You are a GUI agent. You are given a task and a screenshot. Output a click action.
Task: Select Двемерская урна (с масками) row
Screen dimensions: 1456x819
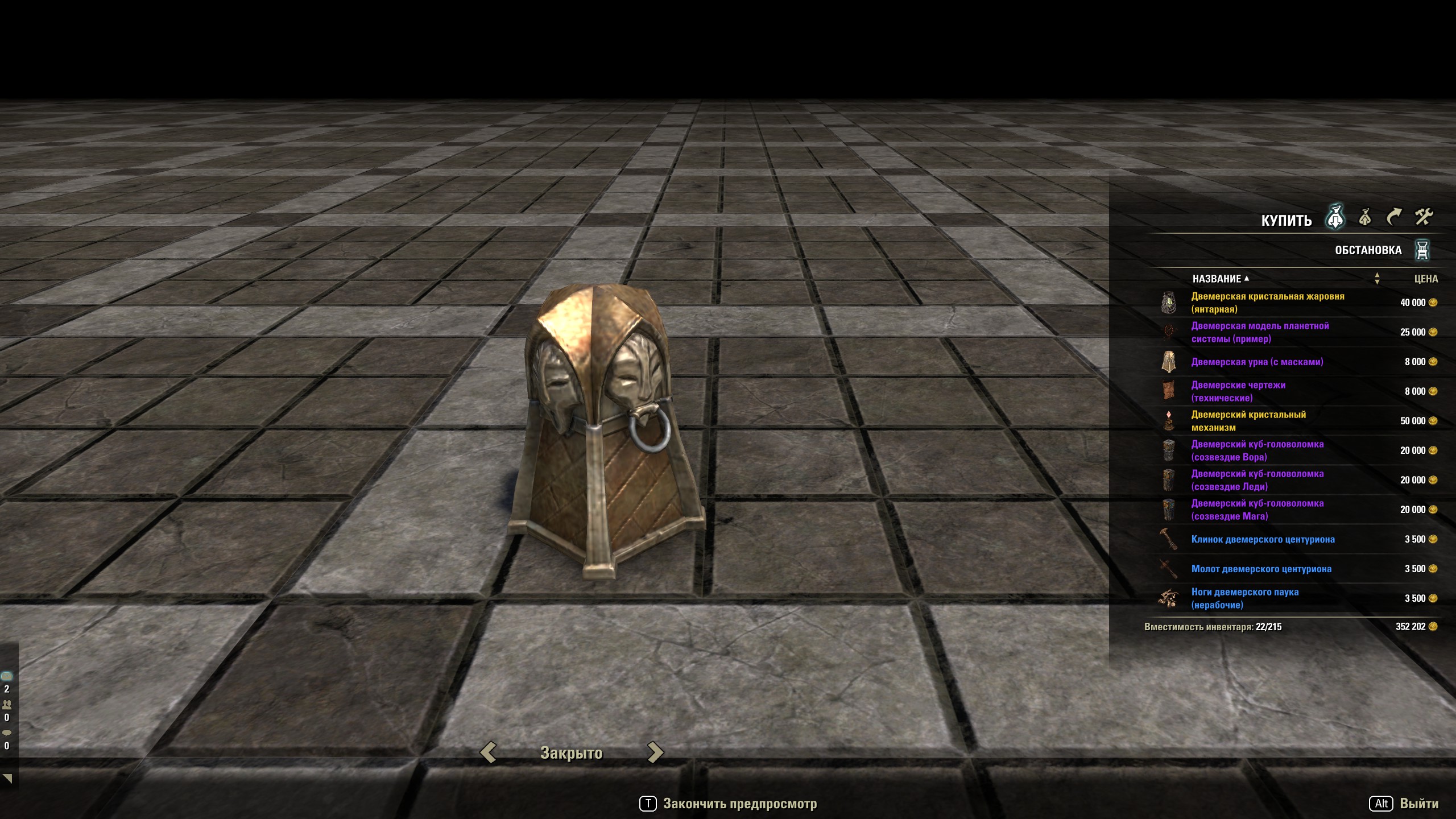1257,362
